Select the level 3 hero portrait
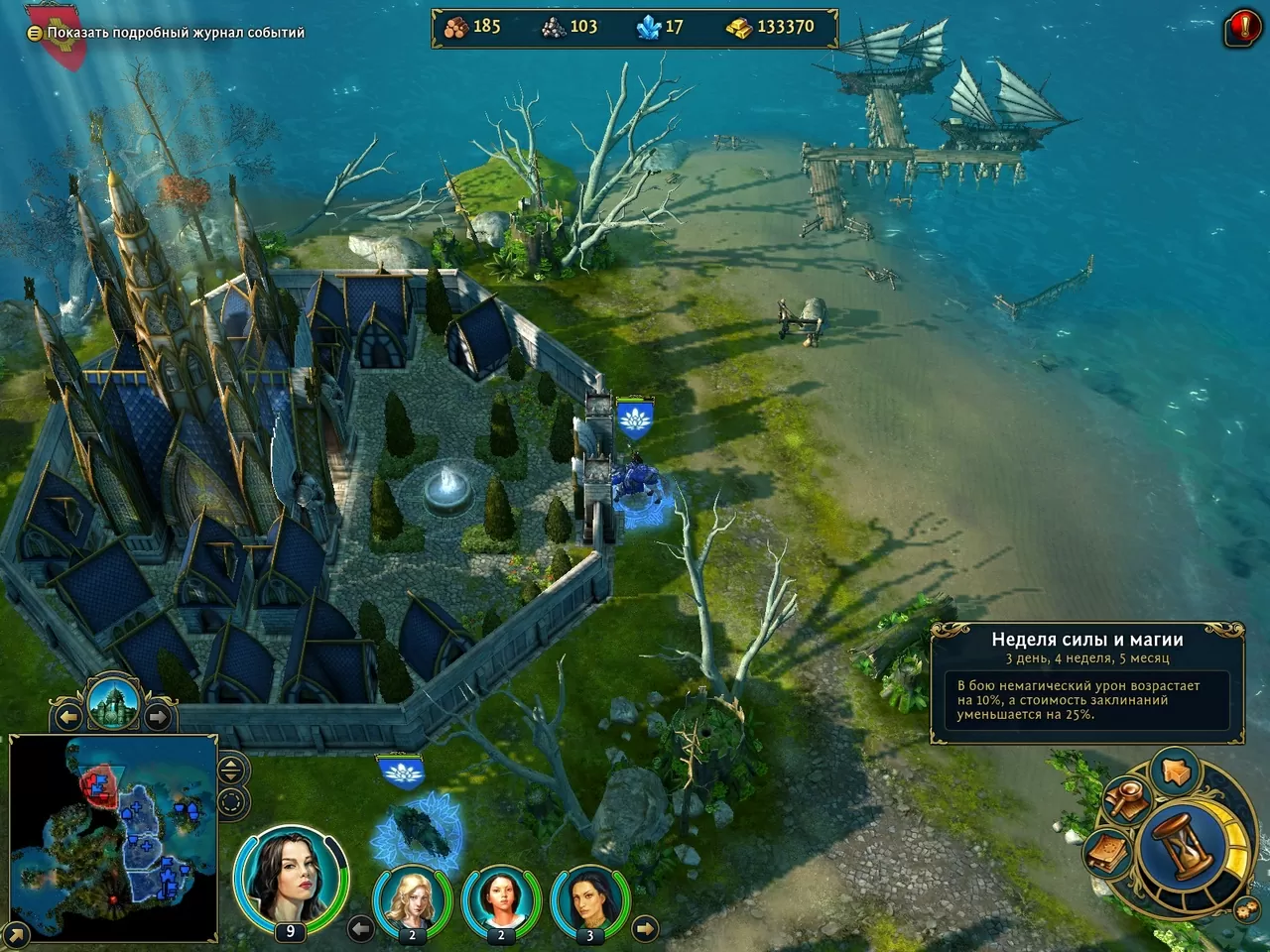The height and width of the screenshot is (952, 1270). 589,900
